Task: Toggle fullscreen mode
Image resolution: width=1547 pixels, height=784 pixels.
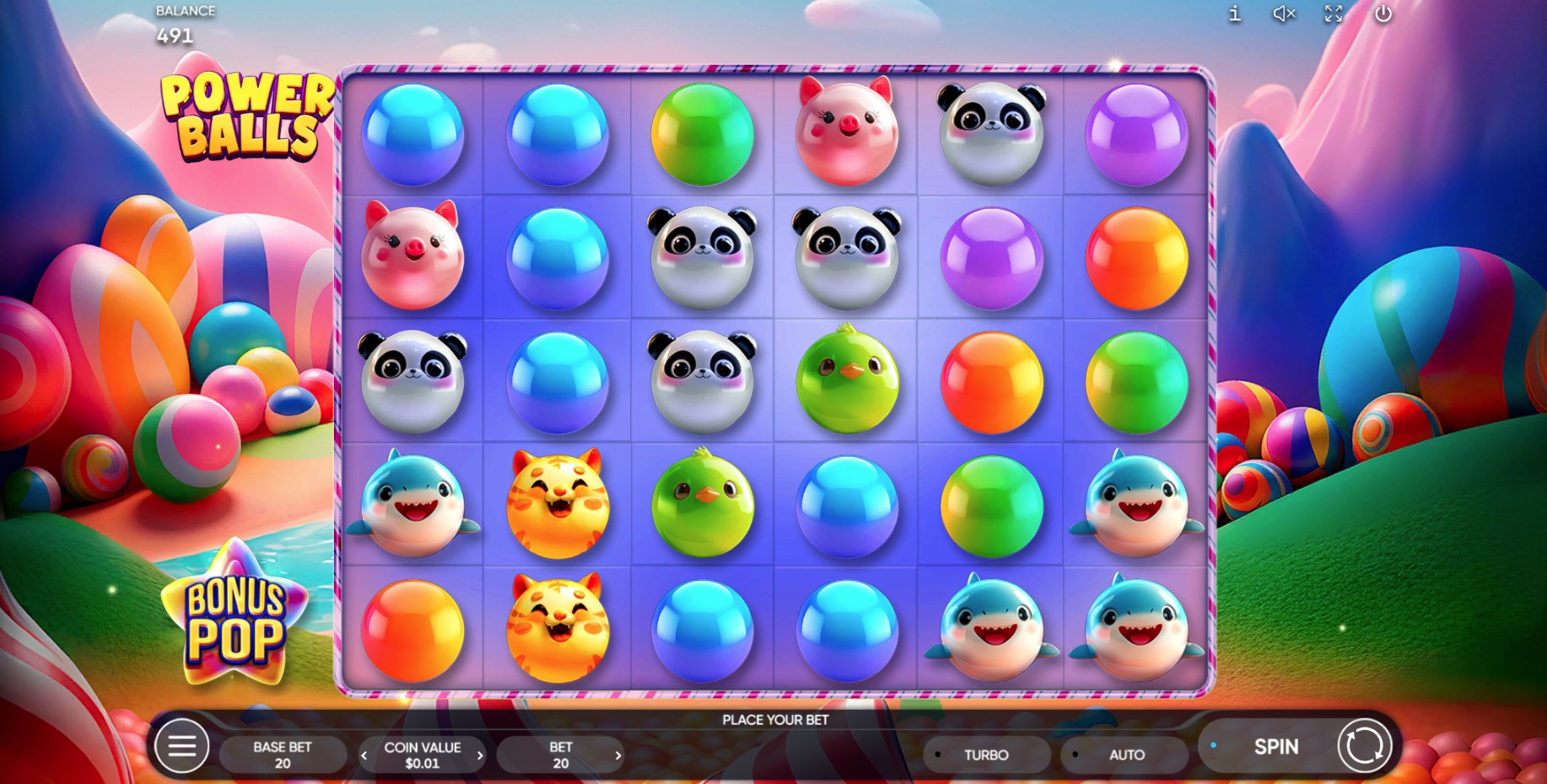Action: pyautogui.click(x=1333, y=13)
